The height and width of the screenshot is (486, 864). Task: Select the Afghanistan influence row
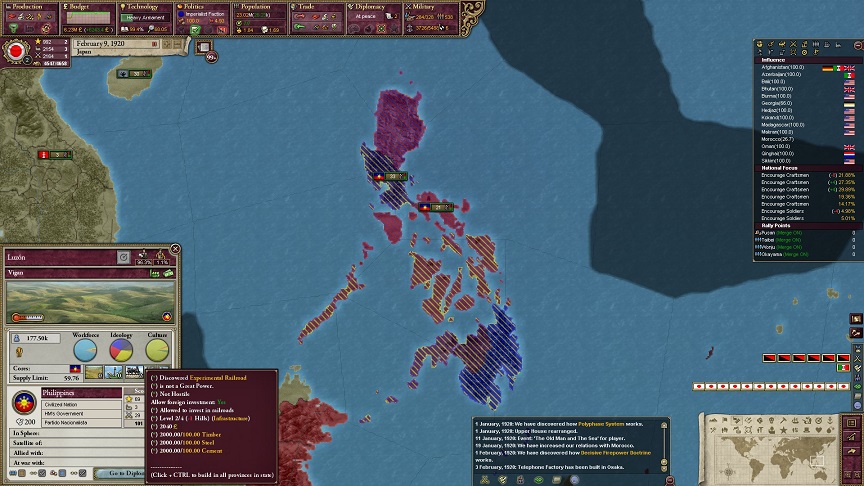click(782, 67)
